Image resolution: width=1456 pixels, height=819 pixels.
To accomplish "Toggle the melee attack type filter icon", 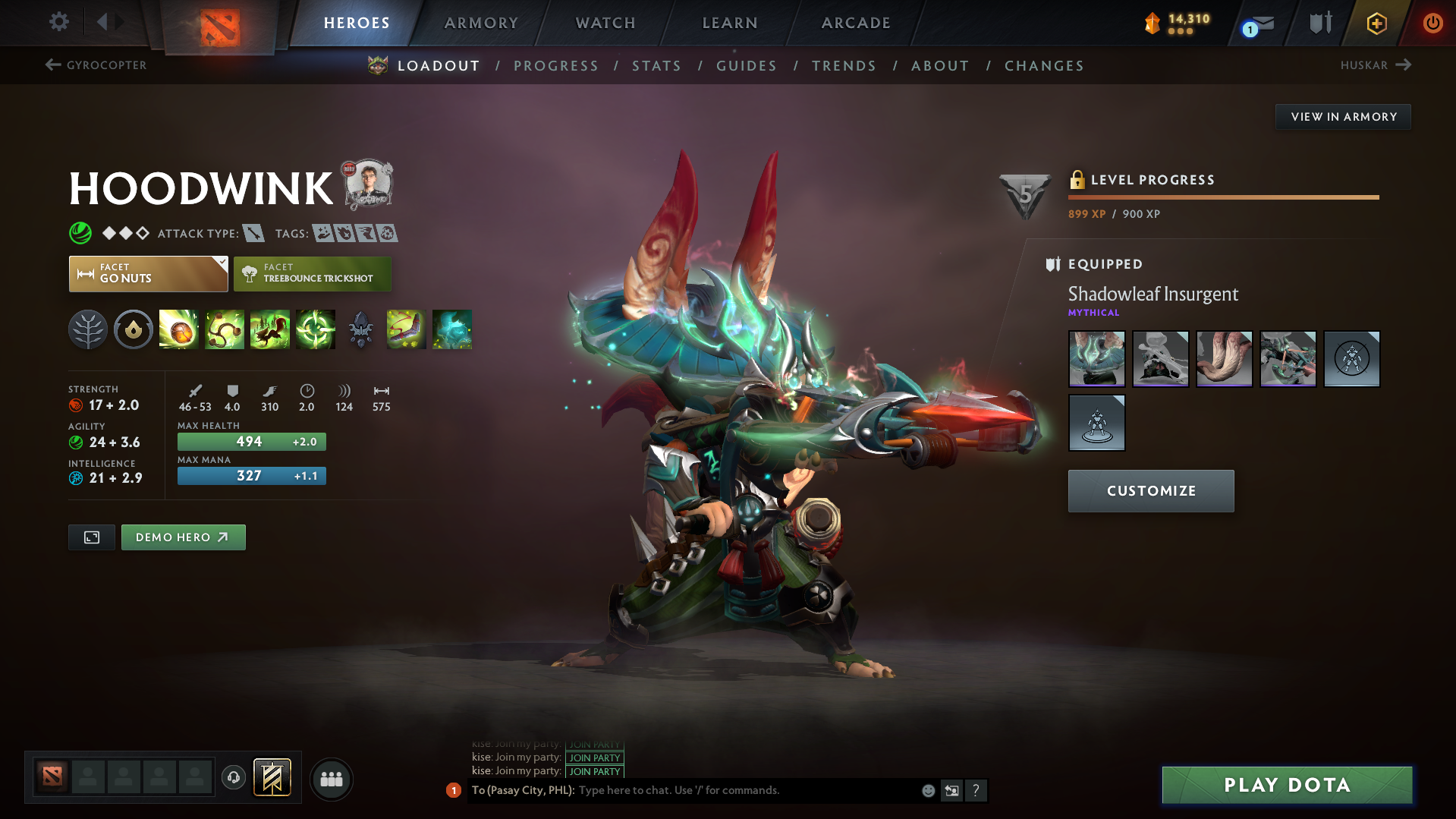I will coord(253,233).
